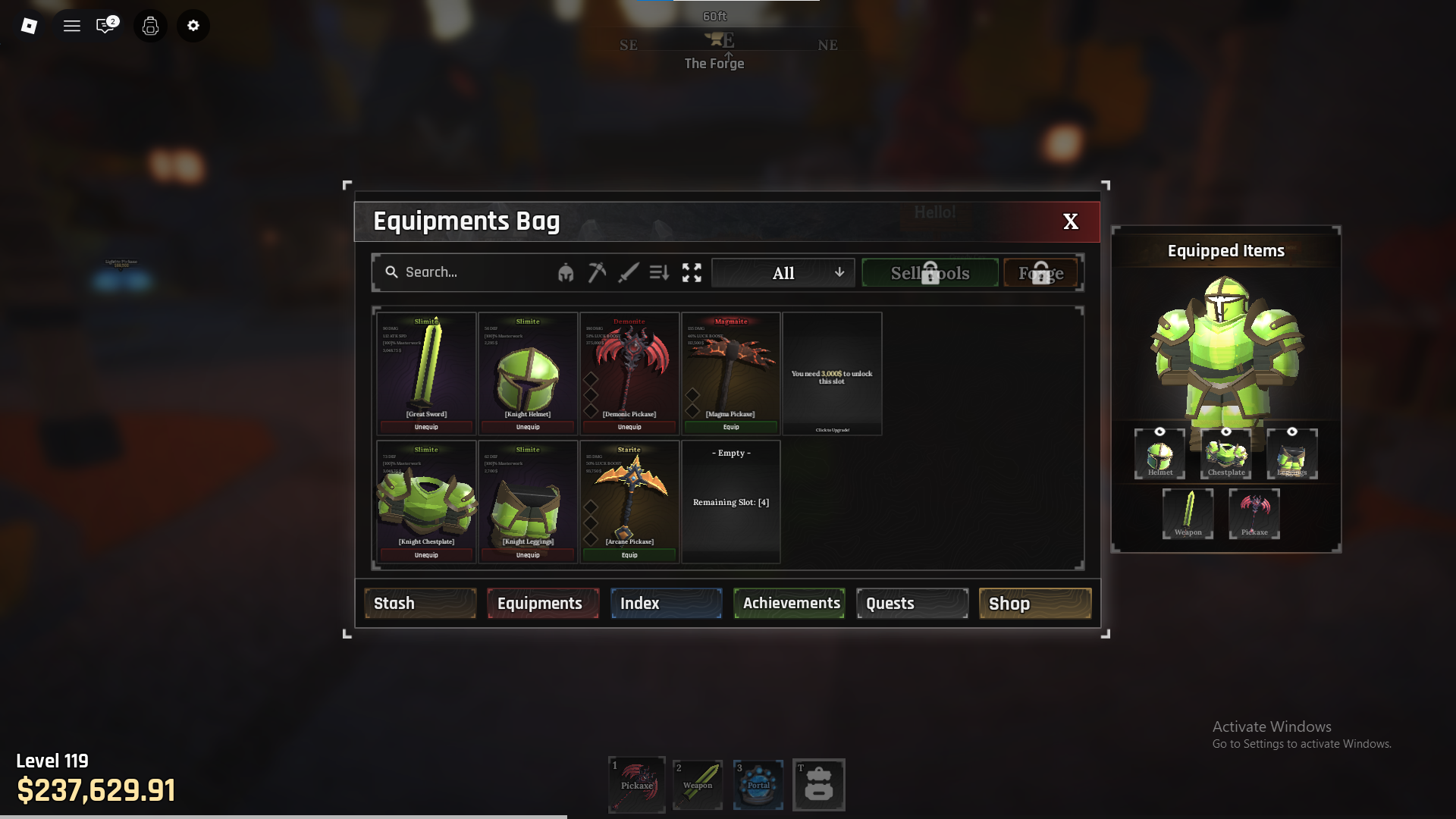Equip the Arcane Pickaxe

click(629, 555)
